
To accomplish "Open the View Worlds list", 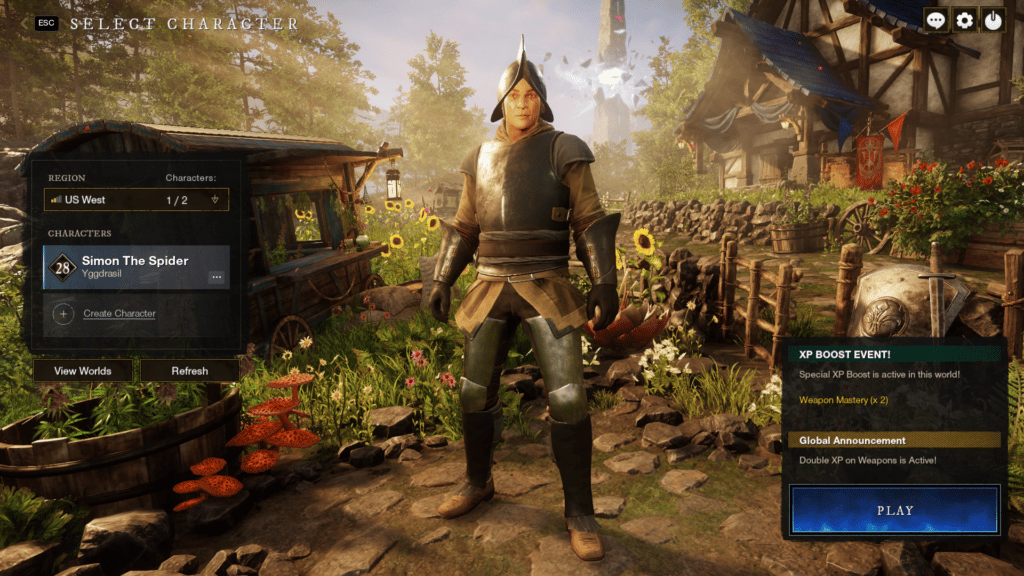I will [82, 371].
